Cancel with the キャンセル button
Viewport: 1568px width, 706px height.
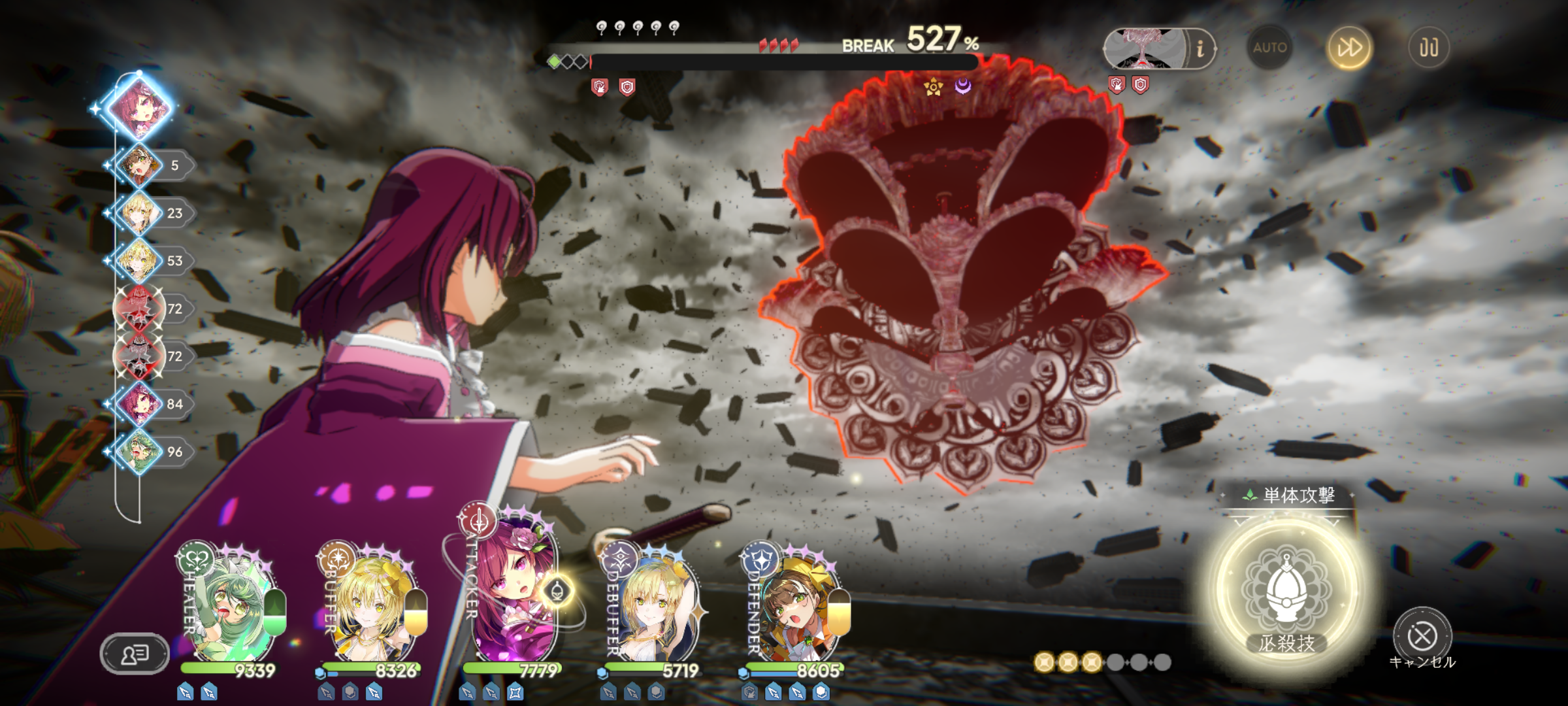point(1422,637)
